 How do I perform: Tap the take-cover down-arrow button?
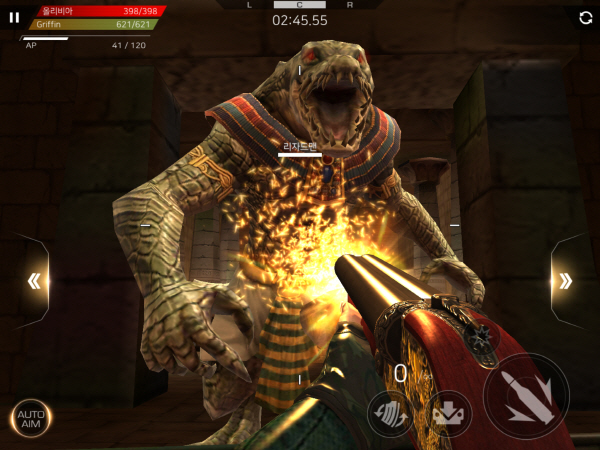coord(450,414)
